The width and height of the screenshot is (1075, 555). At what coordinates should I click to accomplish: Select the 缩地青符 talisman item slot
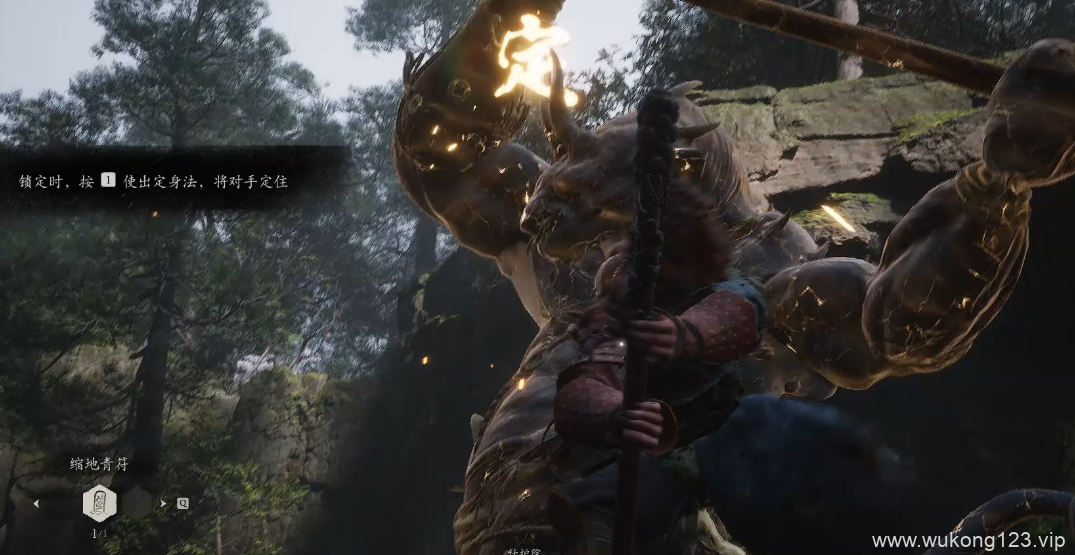pos(99,502)
